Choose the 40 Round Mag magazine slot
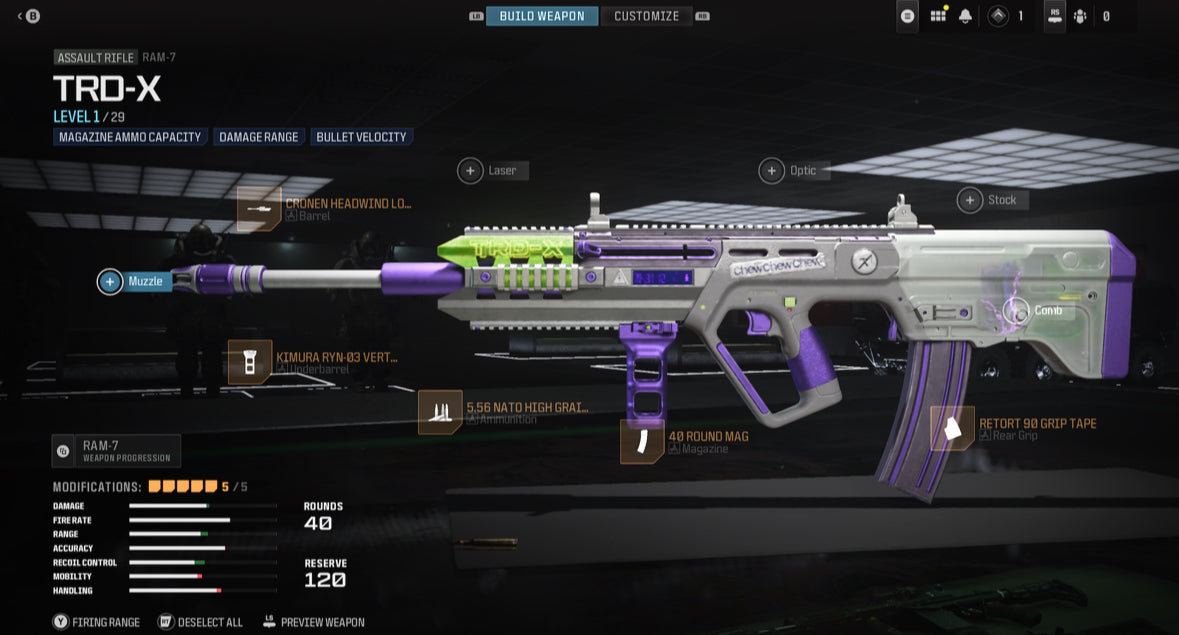 (642, 441)
